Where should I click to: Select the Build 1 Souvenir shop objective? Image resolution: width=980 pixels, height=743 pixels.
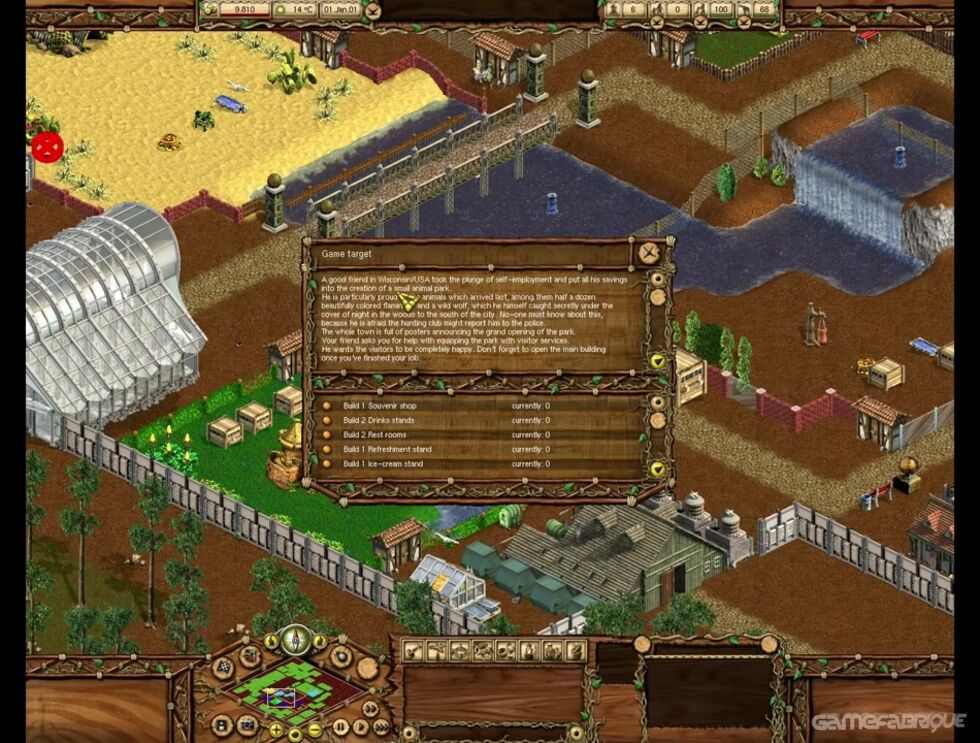click(x=379, y=406)
